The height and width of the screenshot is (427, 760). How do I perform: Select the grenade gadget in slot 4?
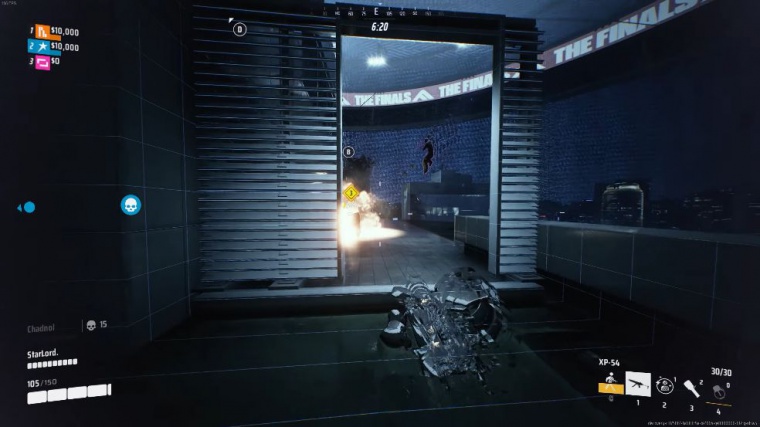tap(718, 389)
